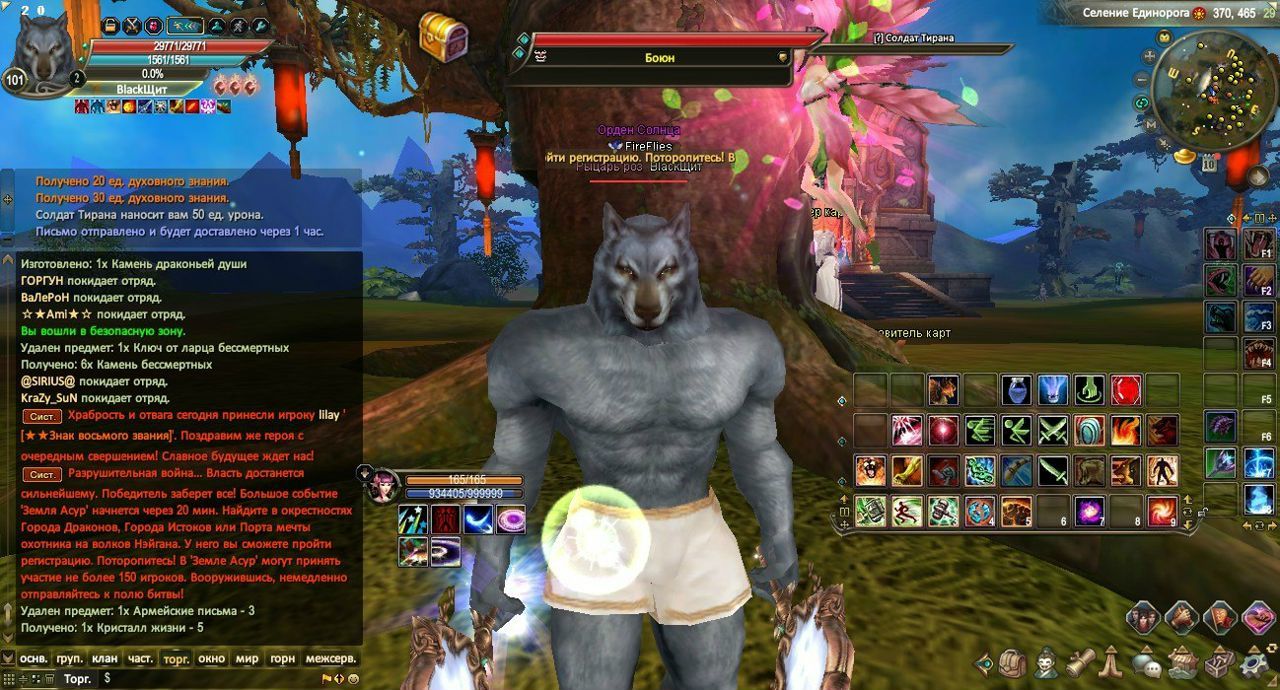Switch chat to the 'мир' tab
Screen dimensions: 1280x690
(247, 659)
